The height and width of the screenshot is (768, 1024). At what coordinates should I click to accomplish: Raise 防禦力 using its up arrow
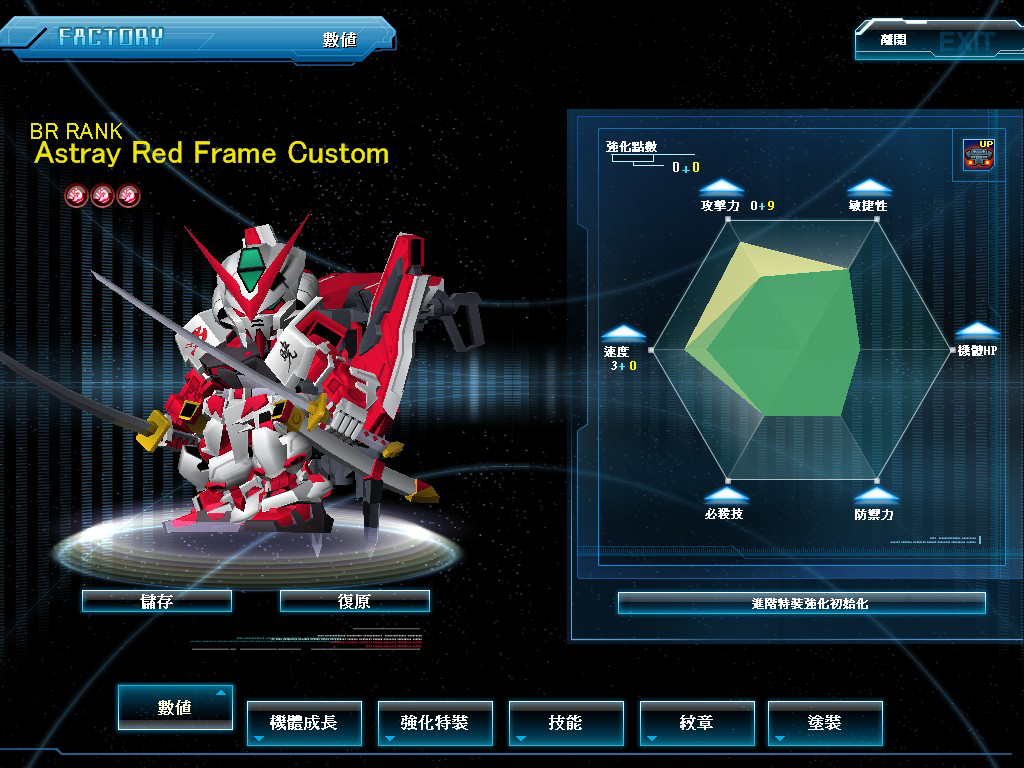875,495
